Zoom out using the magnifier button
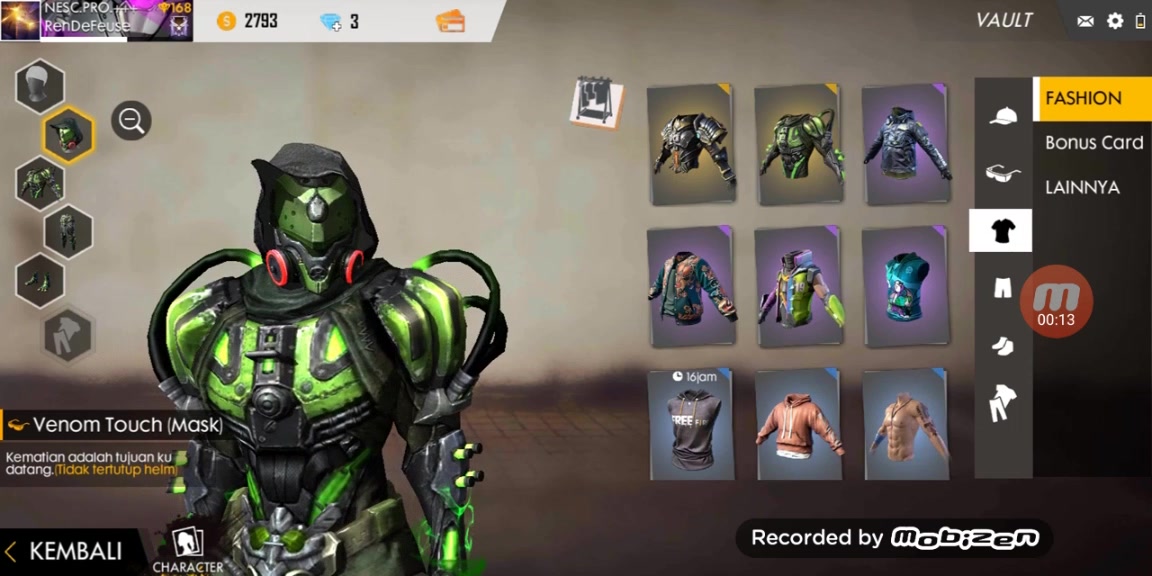This screenshot has width=1152, height=576. click(x=131, y=121)
